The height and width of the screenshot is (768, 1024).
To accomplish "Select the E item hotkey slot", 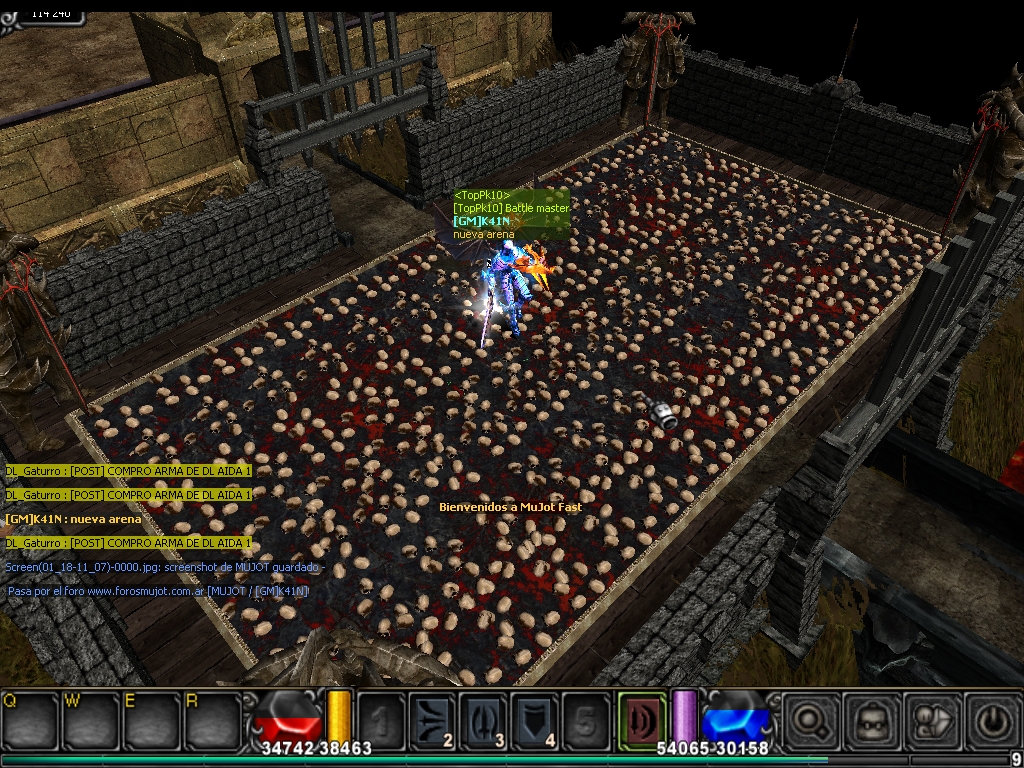I will click(x=151, y=719).
